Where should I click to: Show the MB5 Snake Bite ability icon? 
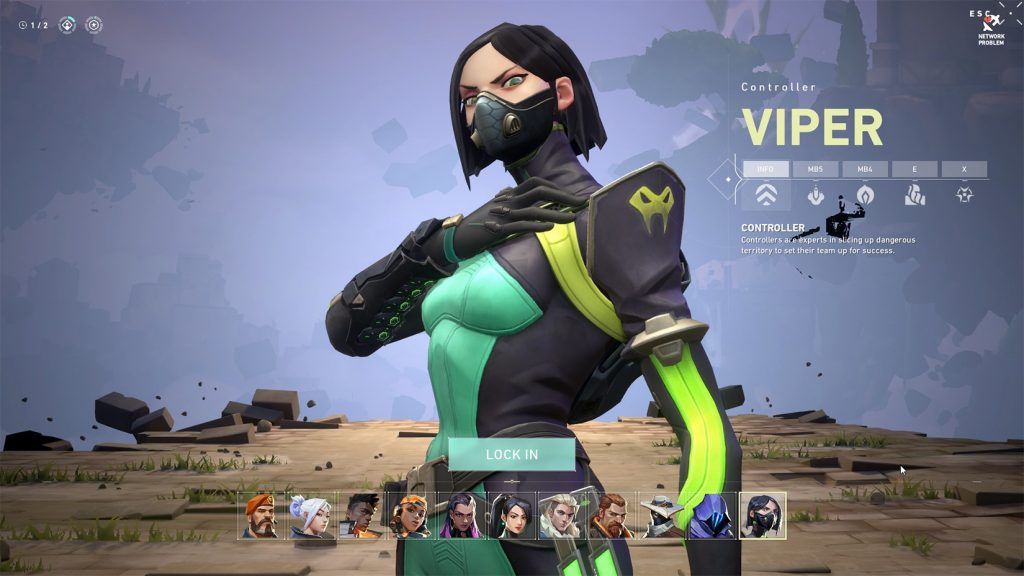tap(815, 194)
